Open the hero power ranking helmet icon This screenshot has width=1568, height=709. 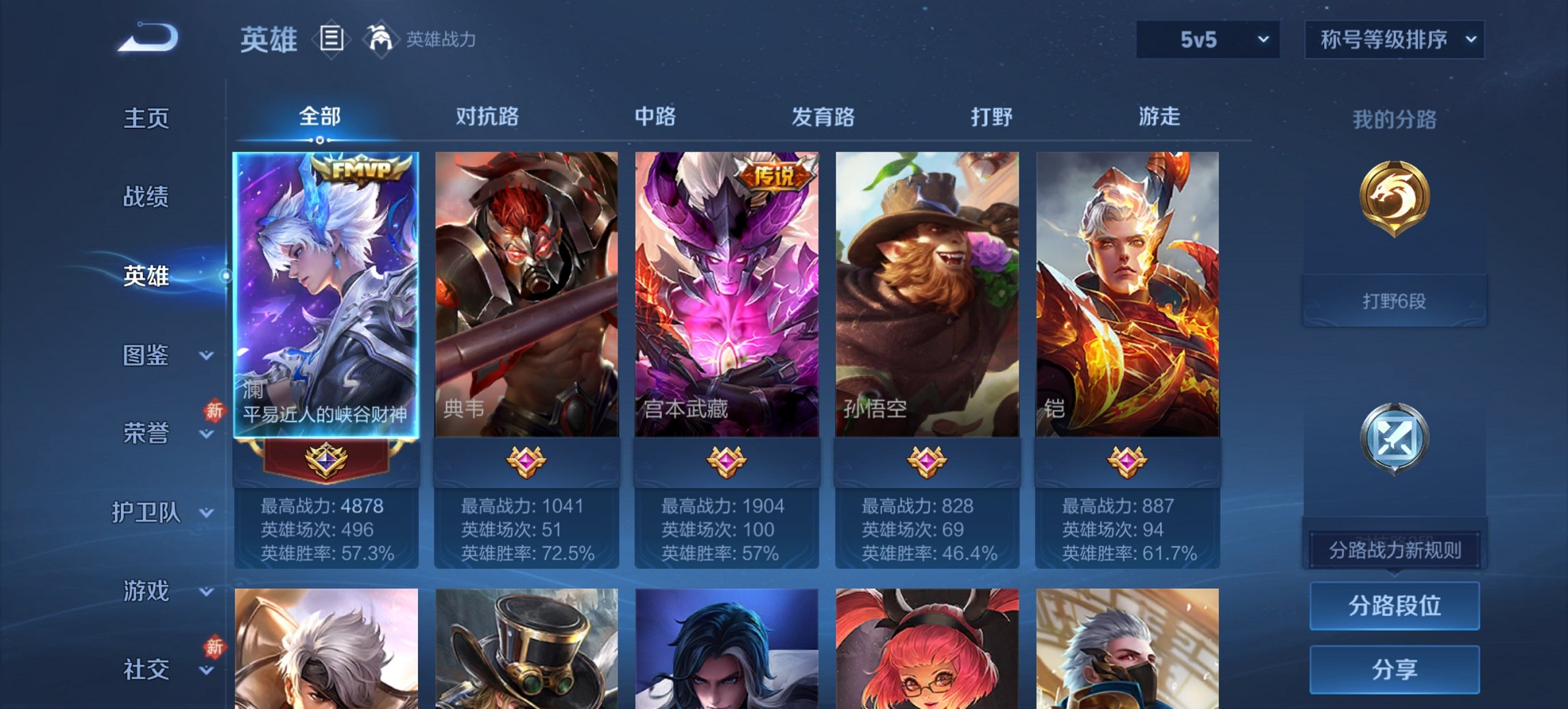point(380,39)
